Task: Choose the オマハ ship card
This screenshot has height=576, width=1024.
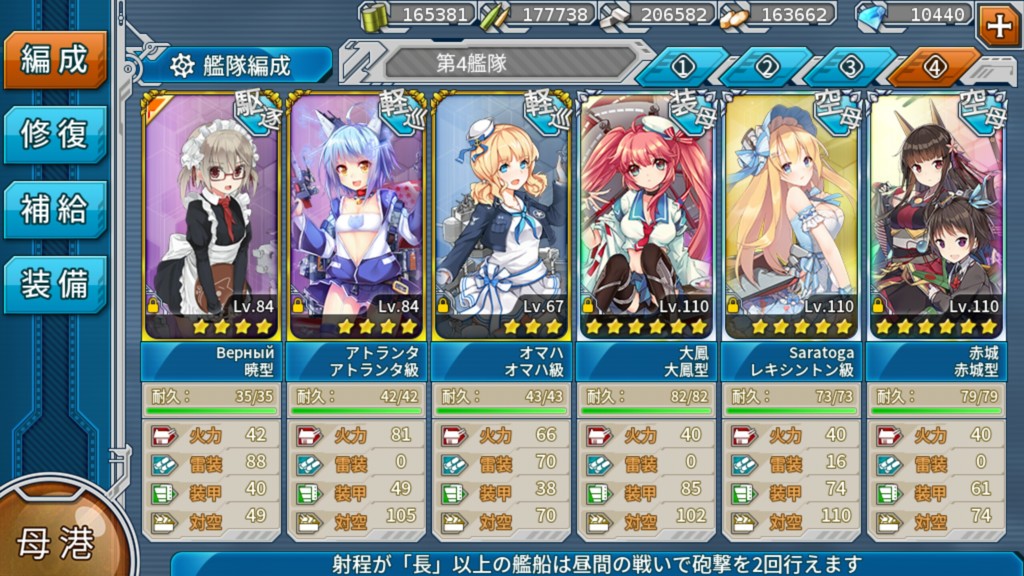Action: (x=502, y=216)
